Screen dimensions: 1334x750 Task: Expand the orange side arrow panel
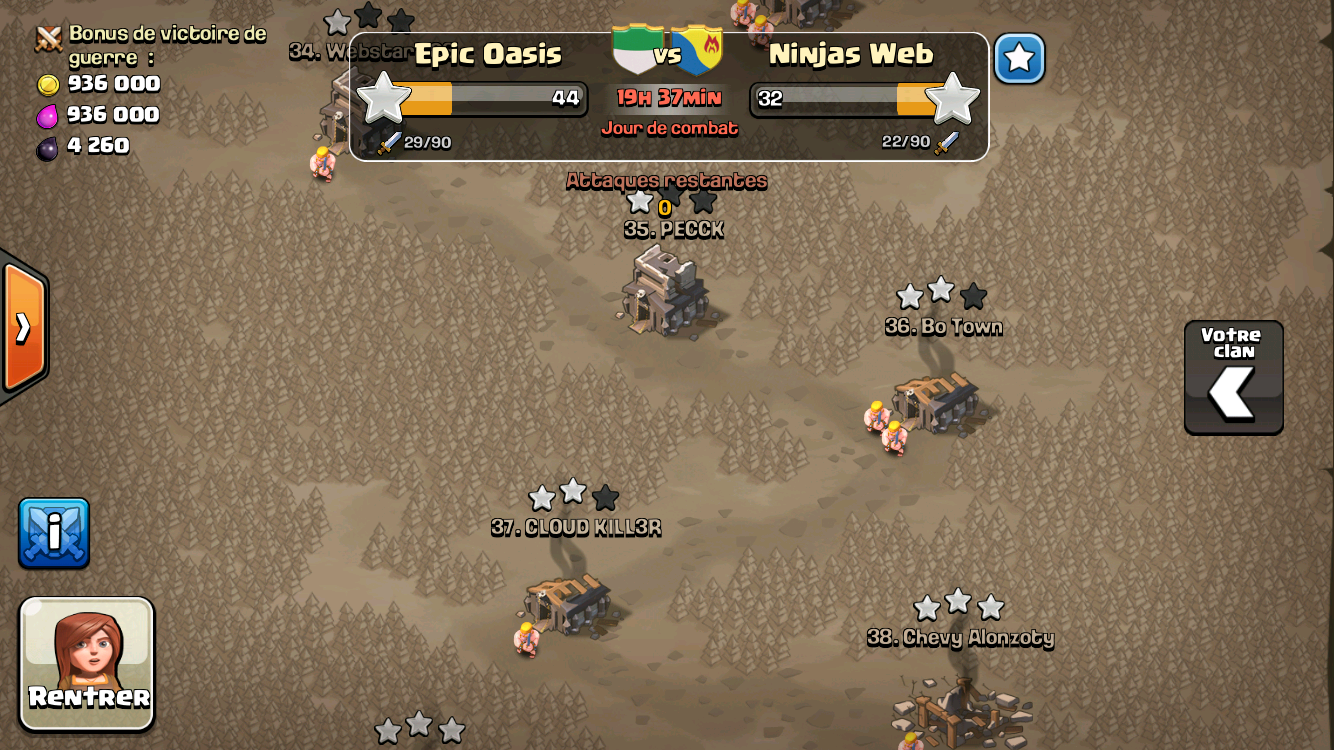pos(23,328)
